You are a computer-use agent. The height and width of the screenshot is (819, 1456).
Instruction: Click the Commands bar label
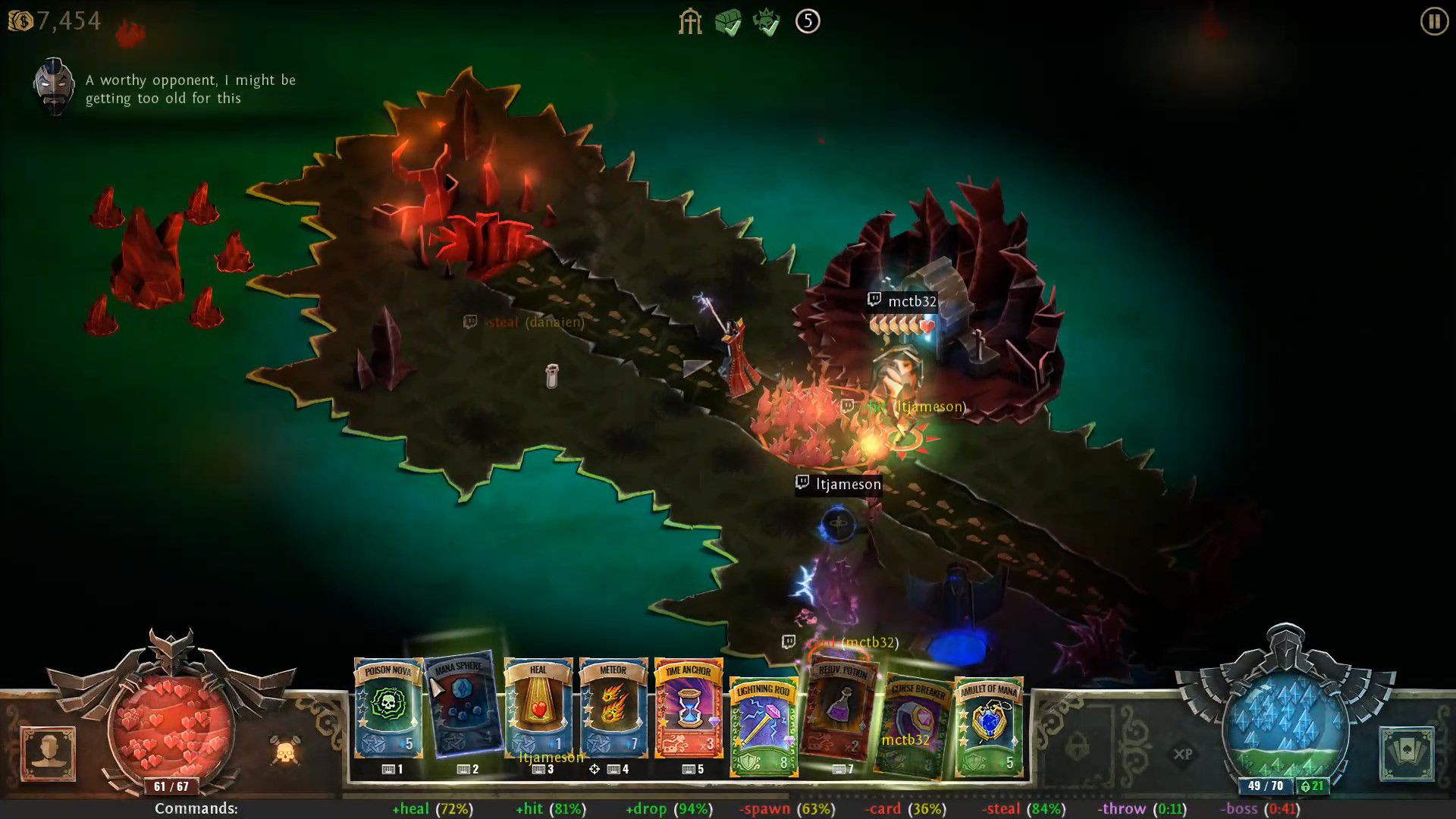click(x=195, y=808)
